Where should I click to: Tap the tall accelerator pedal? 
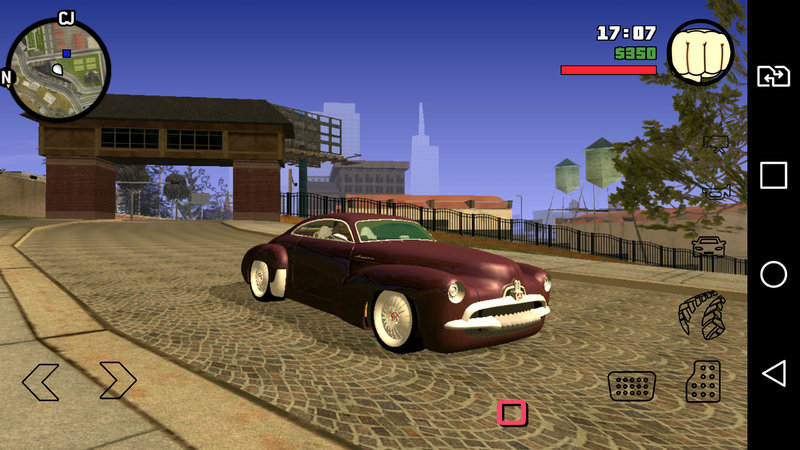coord(702,381)
